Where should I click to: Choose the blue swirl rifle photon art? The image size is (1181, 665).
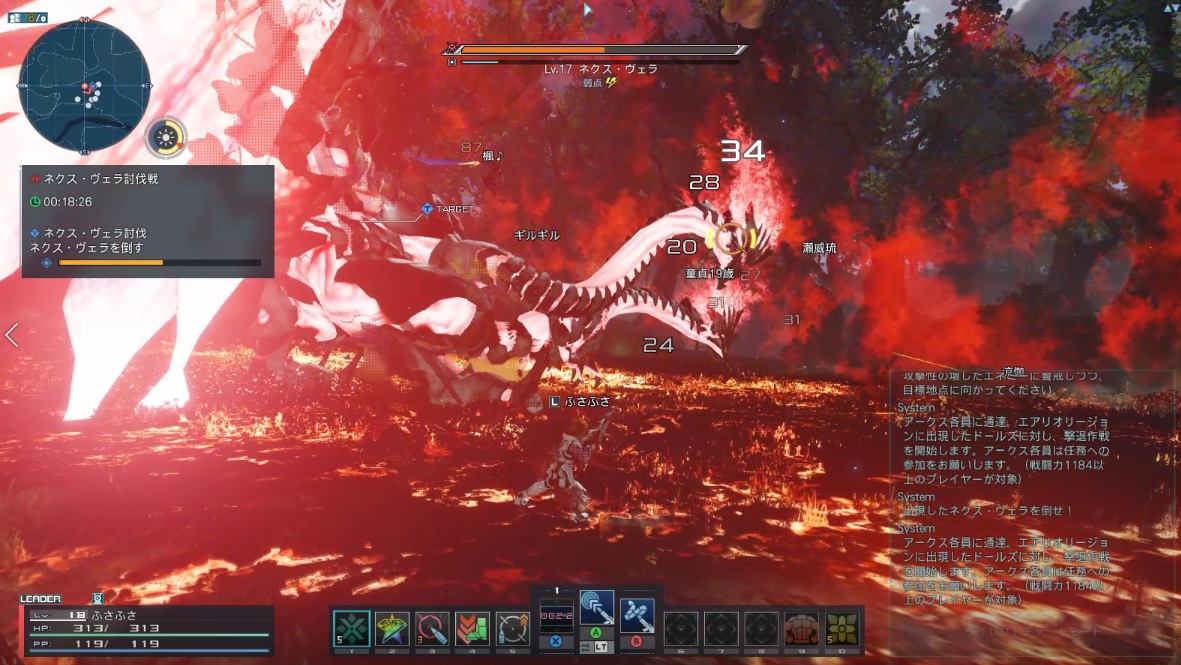637,612
